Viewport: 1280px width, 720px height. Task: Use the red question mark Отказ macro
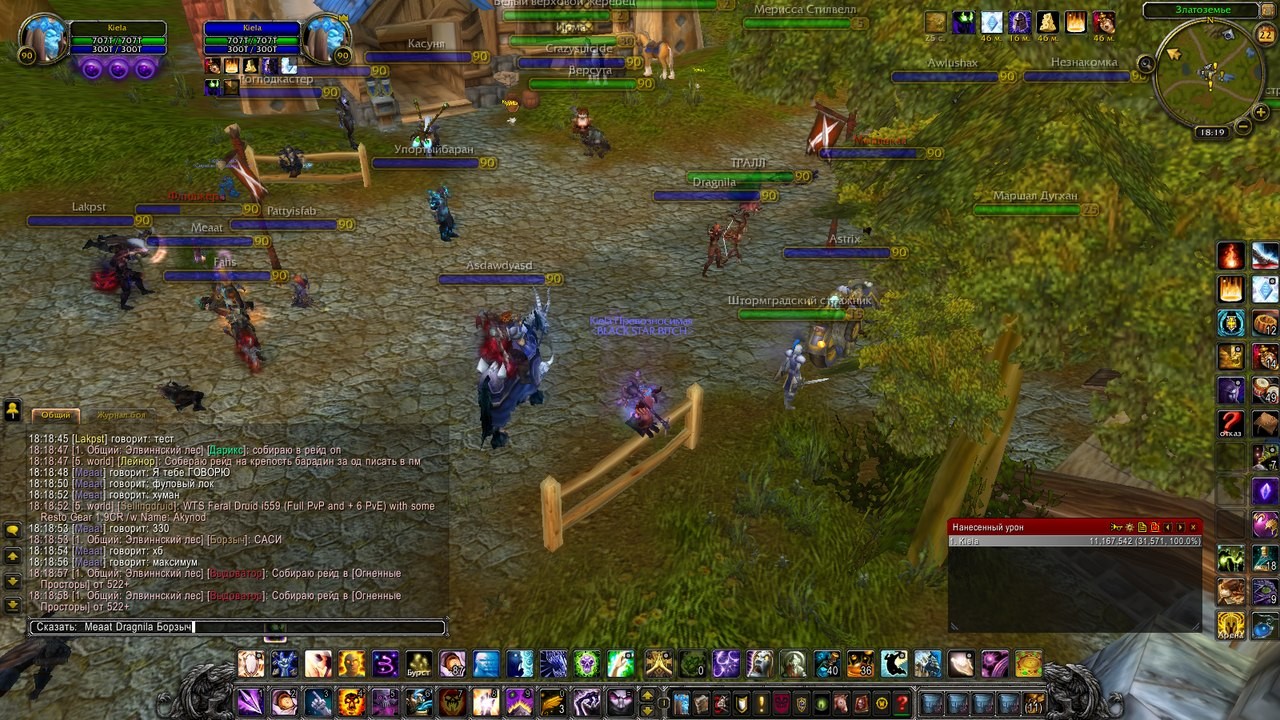click(x=1231, y=423)
